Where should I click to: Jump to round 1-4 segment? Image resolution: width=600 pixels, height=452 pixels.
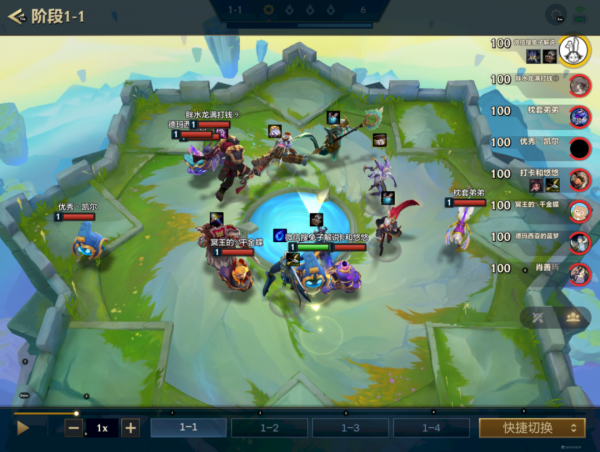[431, 428]
